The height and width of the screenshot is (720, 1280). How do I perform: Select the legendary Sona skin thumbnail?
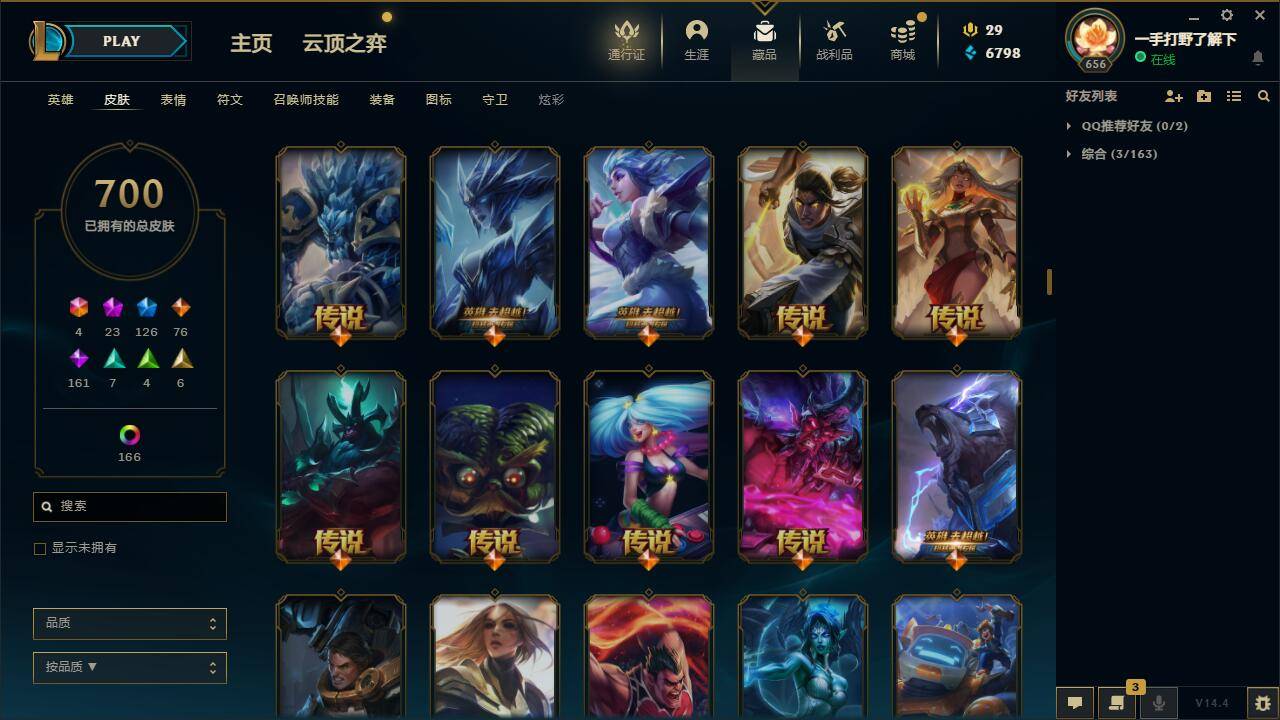click(x=648, y=465)
